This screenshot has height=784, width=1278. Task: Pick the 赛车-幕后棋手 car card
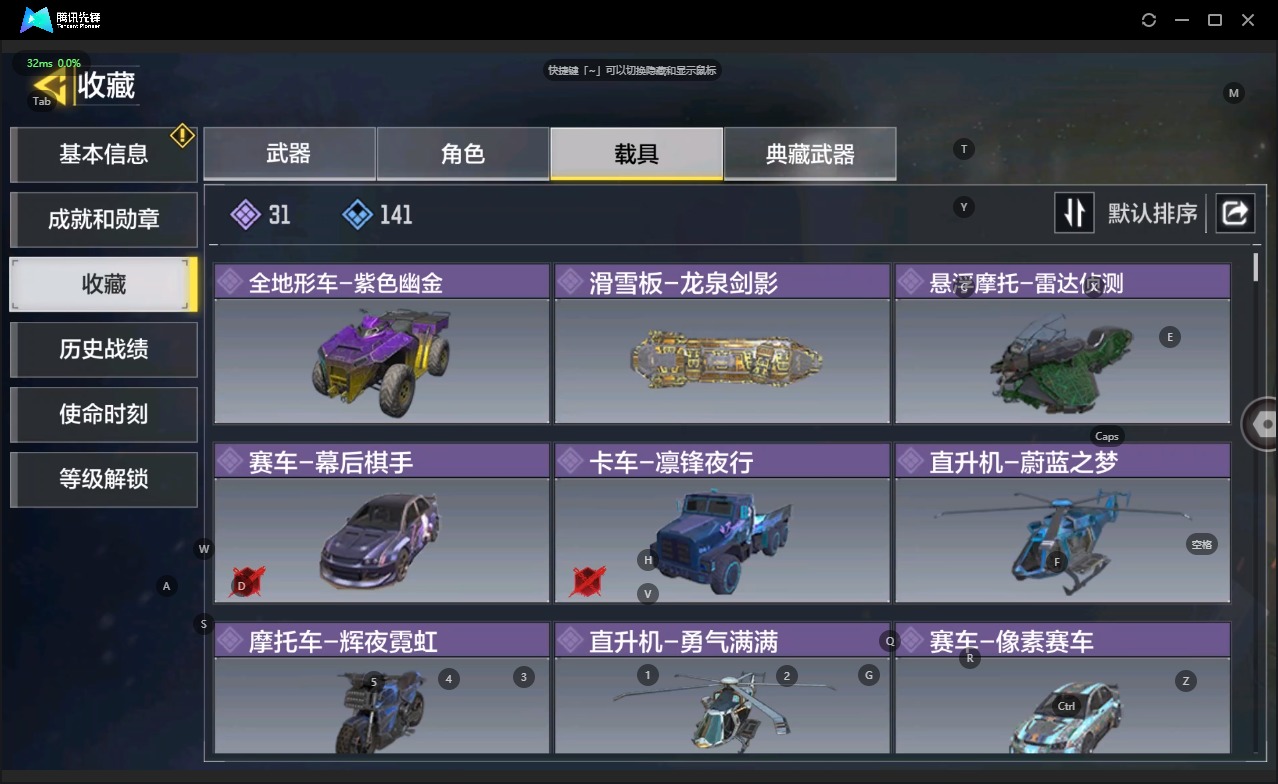tap(382, 524)
